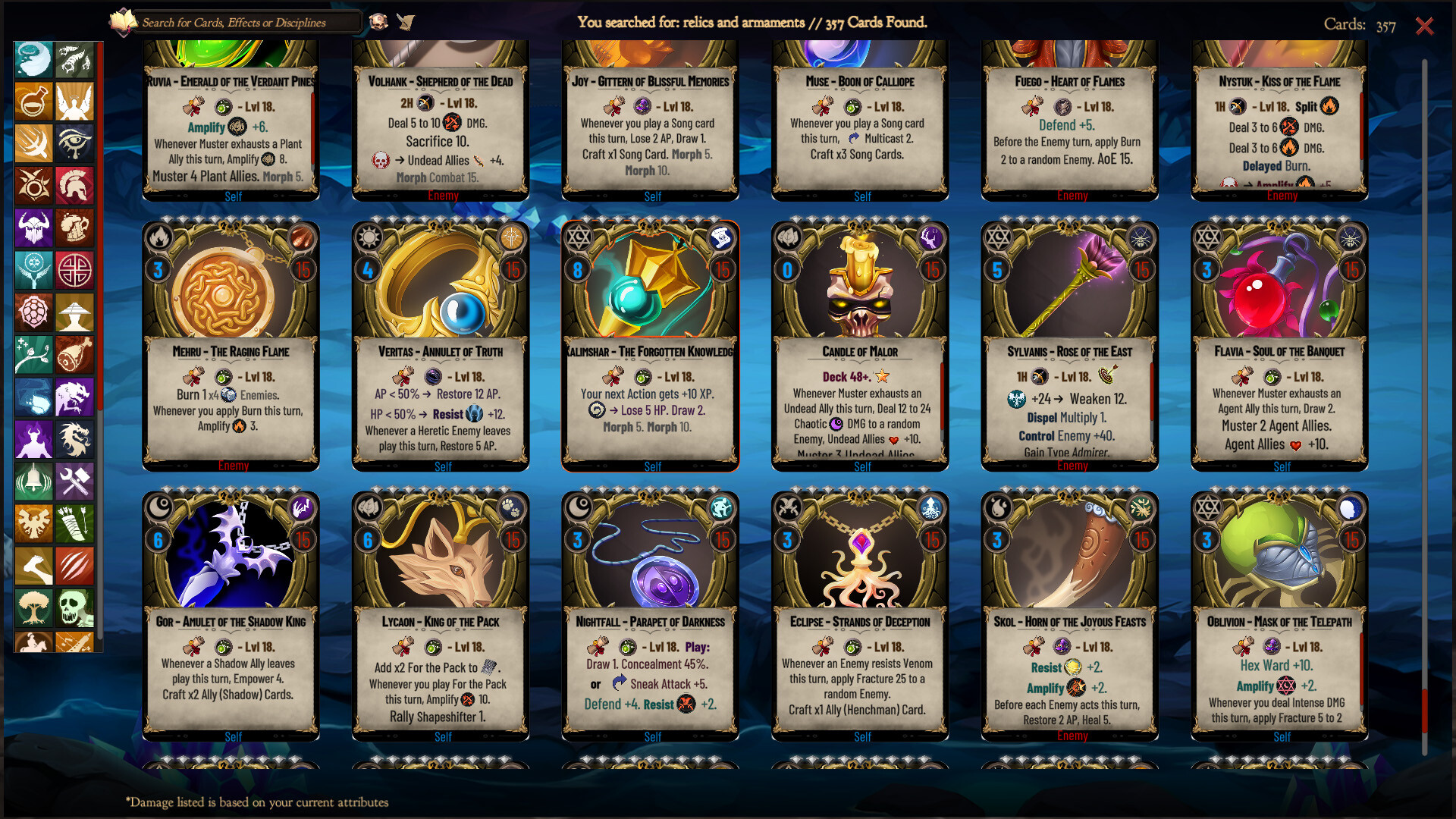Click the scroll and dagger icon in the top bar

(x=406, y=22)
